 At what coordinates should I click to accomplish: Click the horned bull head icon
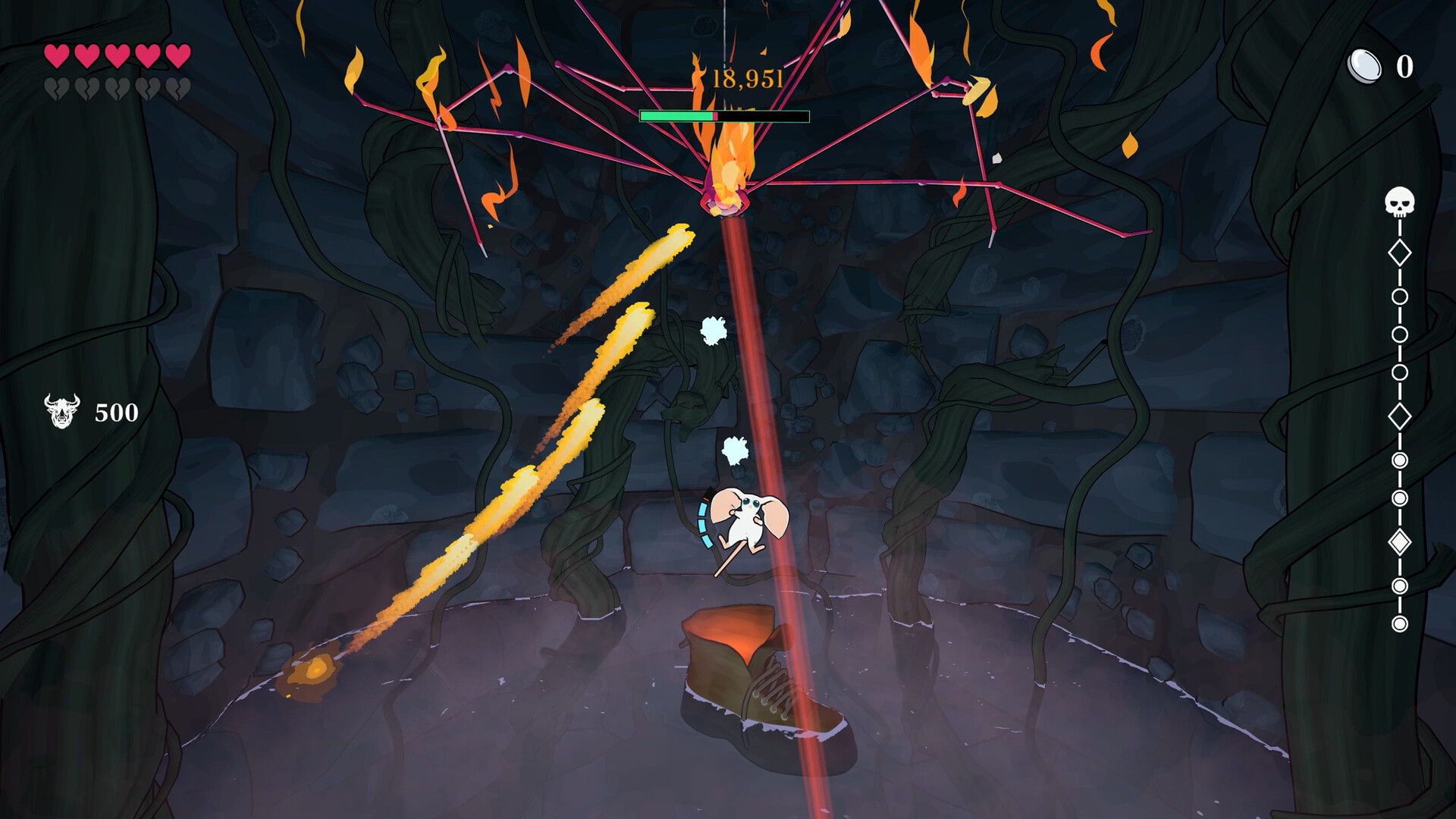tap(61, 411)
